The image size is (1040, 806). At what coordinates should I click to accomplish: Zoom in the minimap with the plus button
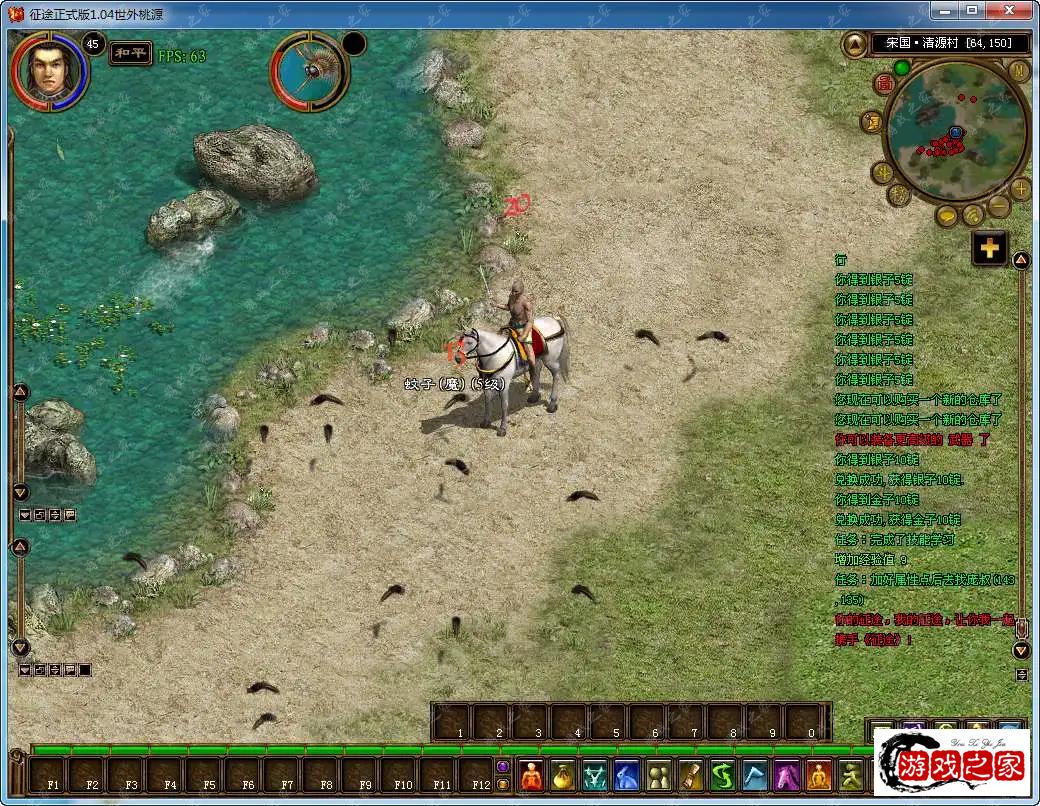tap(1021, 188)
